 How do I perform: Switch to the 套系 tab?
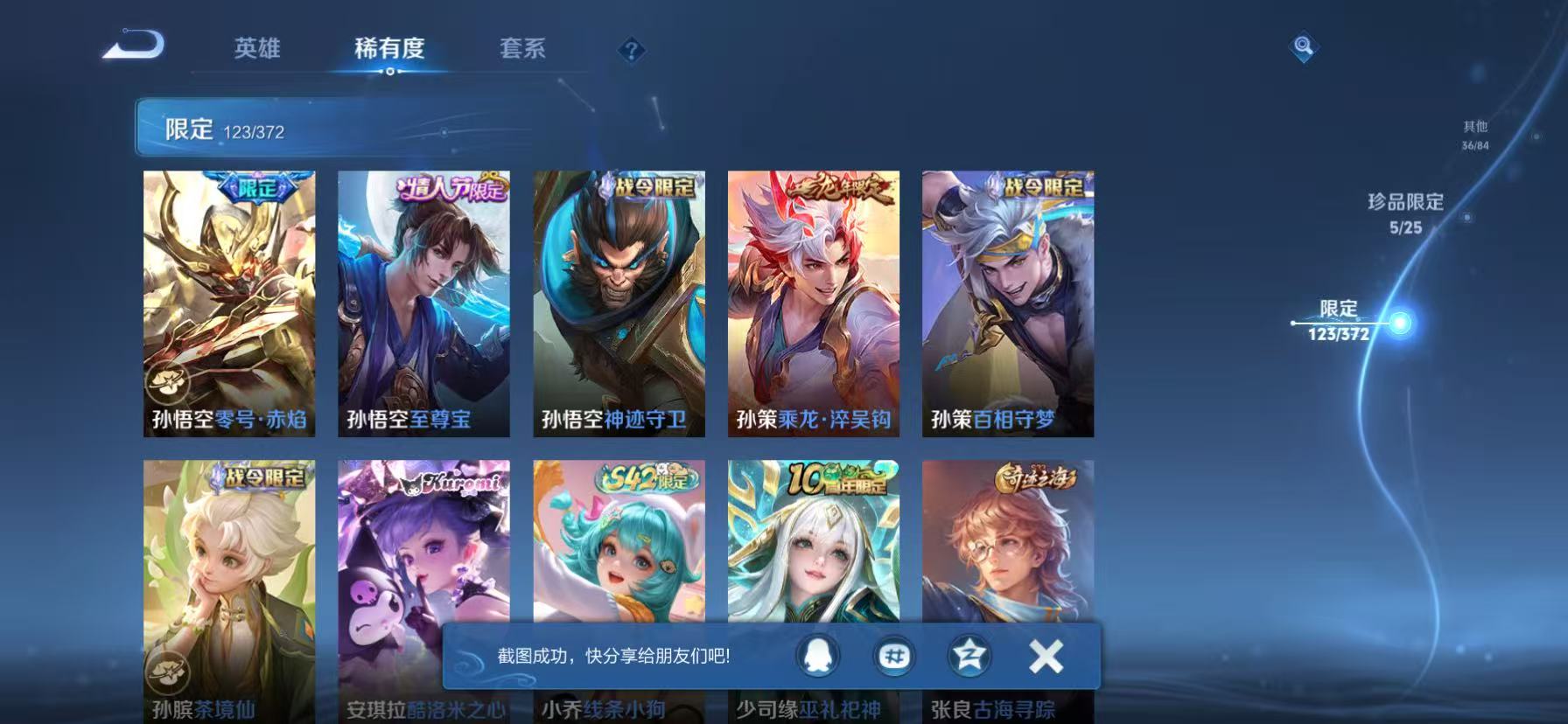[522, 50]
